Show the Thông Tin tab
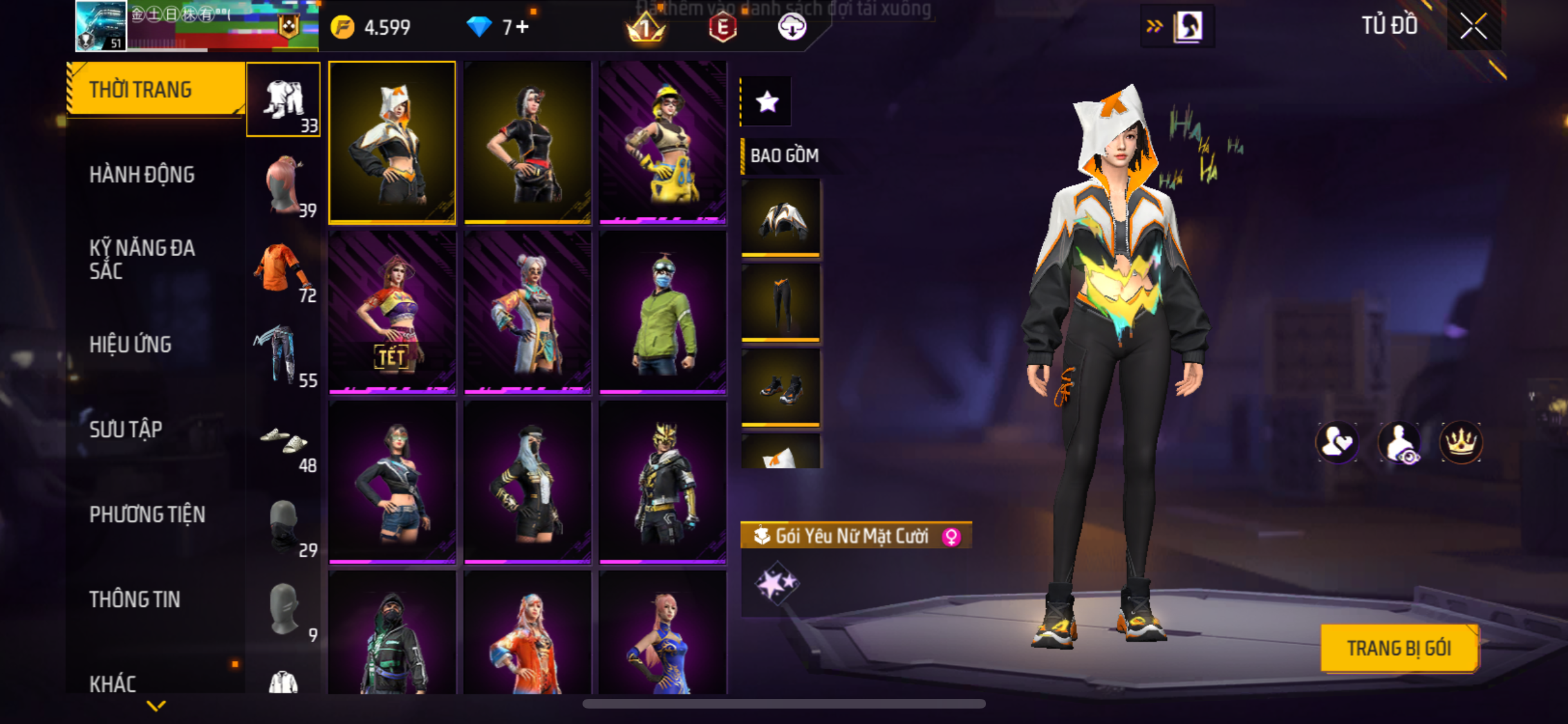 pyautogui.click(x=135, y=599)
